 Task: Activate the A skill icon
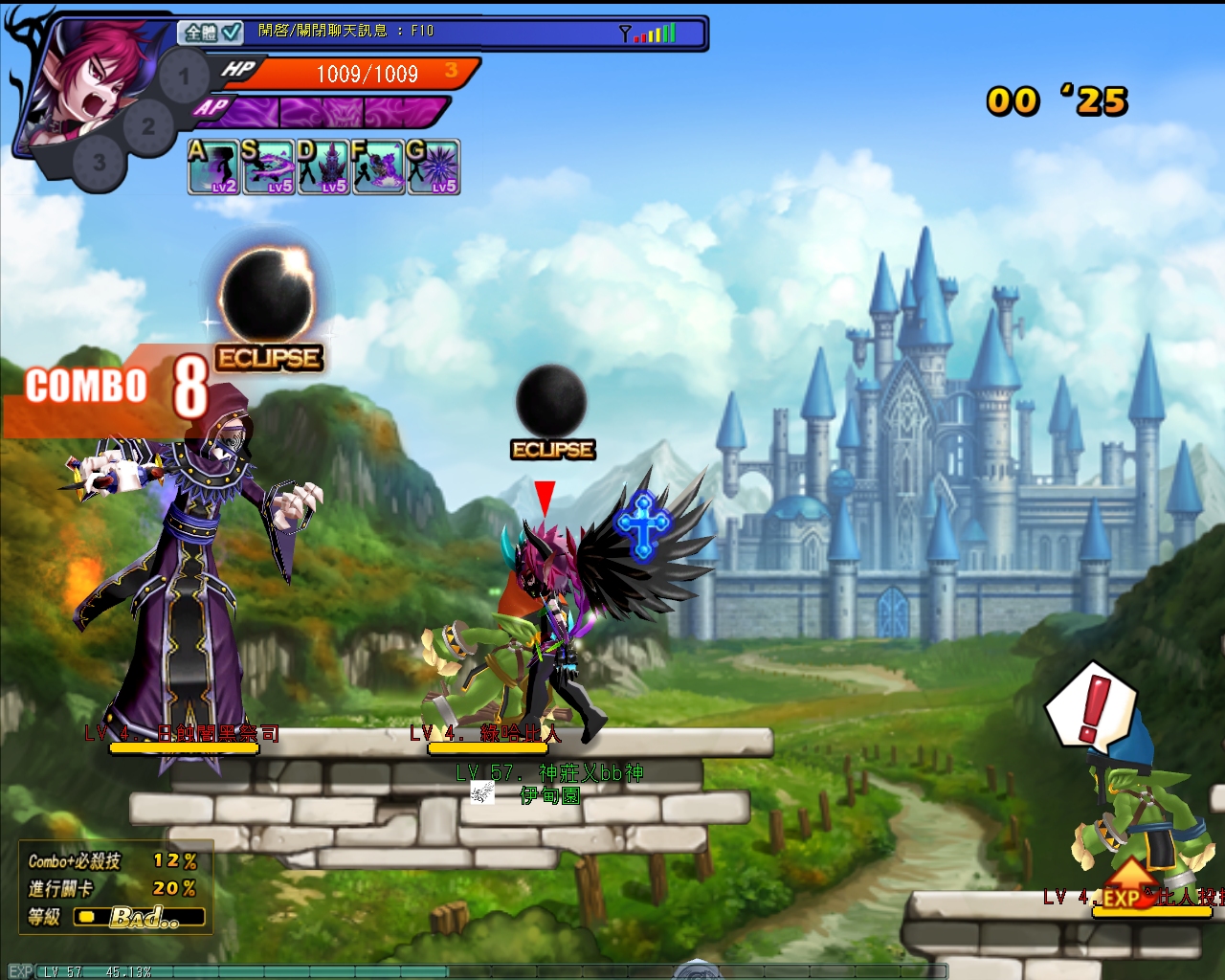point(214,167)
